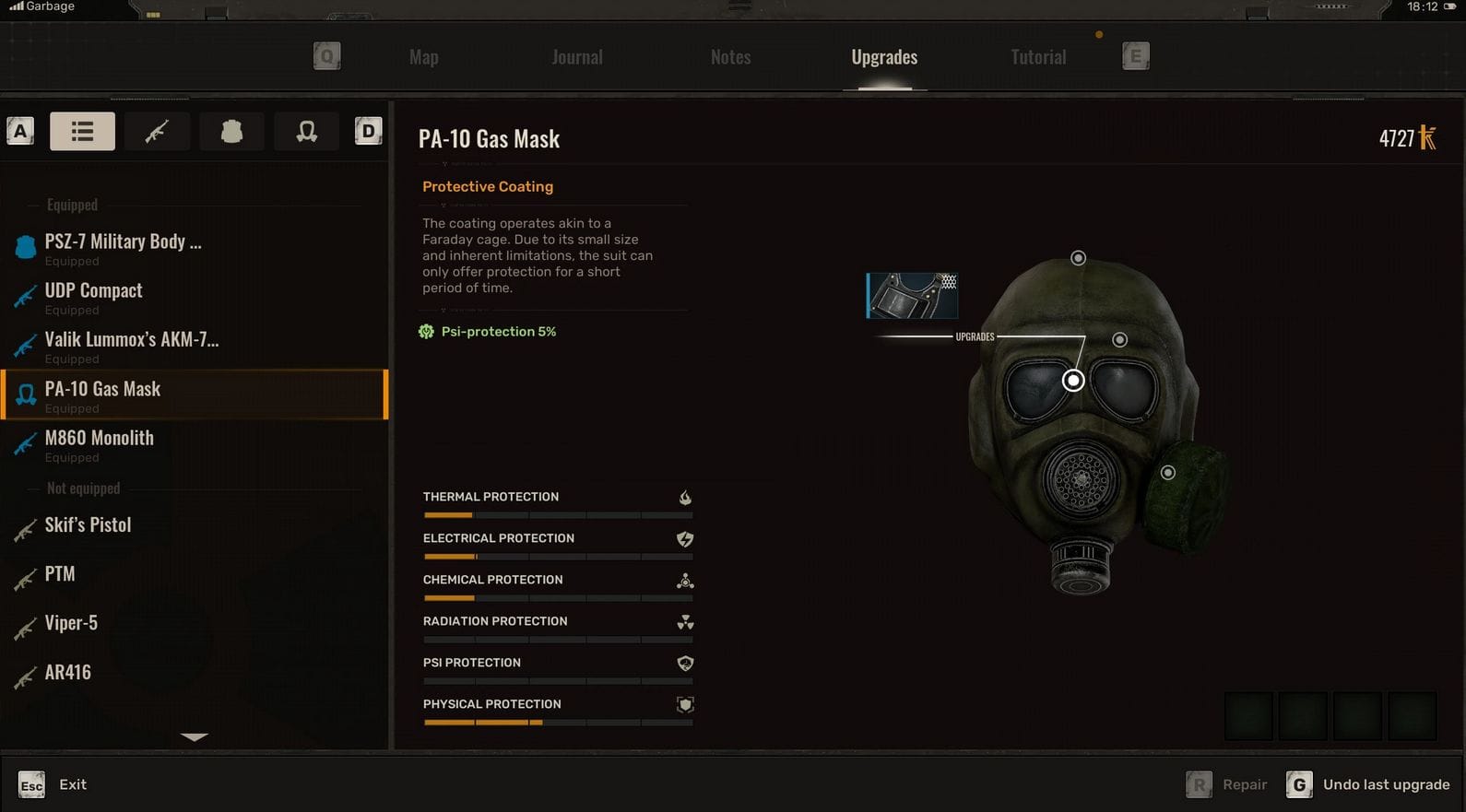Filter list by helmet icon

tap(306, 132)
